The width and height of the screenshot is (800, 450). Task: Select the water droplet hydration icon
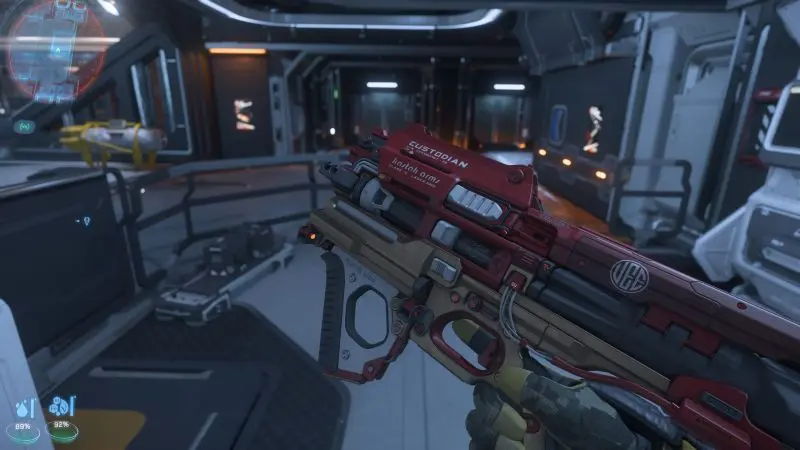coord(20,409)
